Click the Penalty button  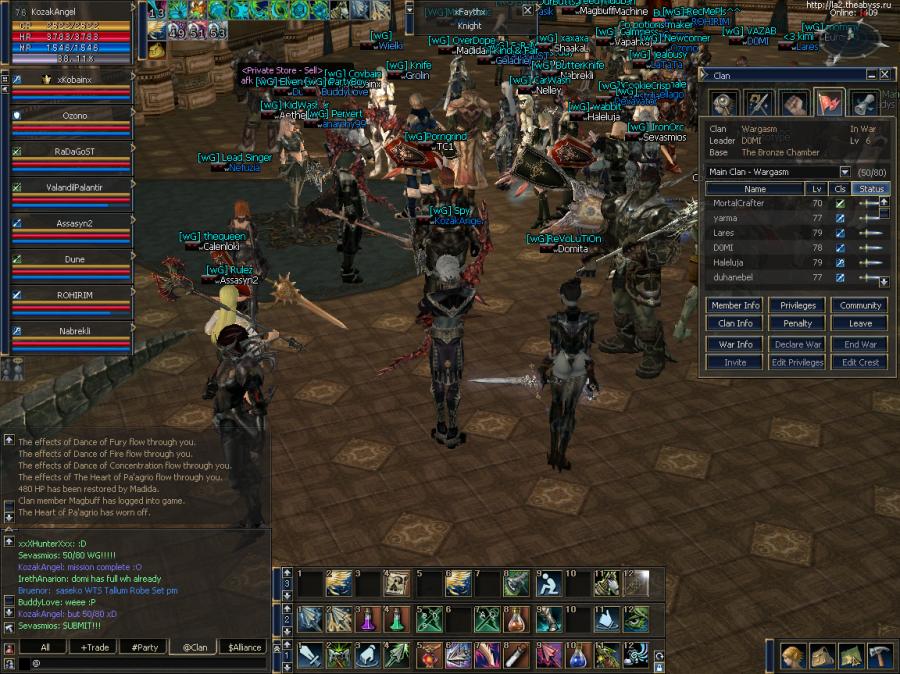coord(797,324)
